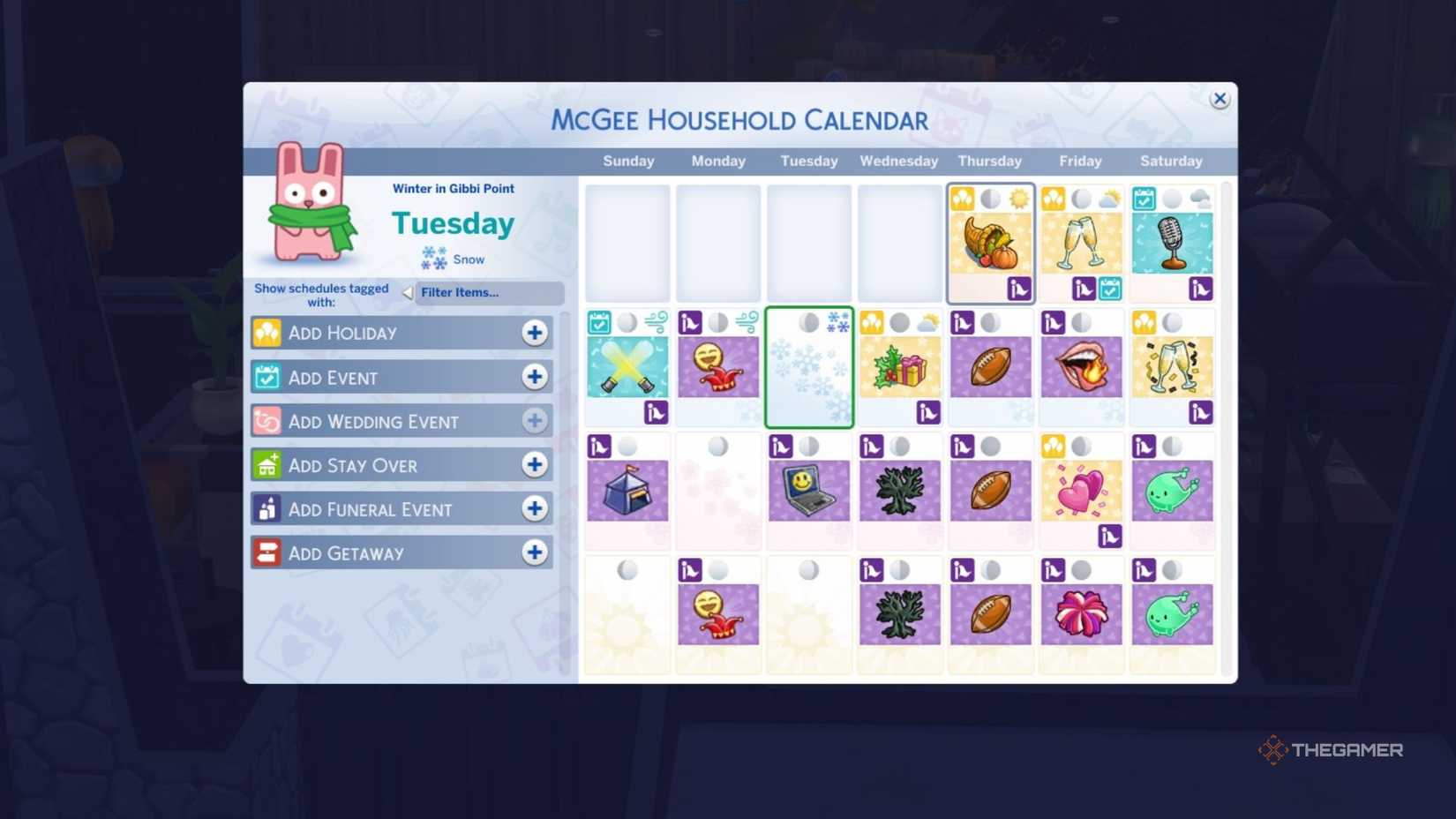Toggle the purple heel marker on Thursday's holiday
The width and height of the screenshot is (1456, 819).
click(x=1019, y=288)
